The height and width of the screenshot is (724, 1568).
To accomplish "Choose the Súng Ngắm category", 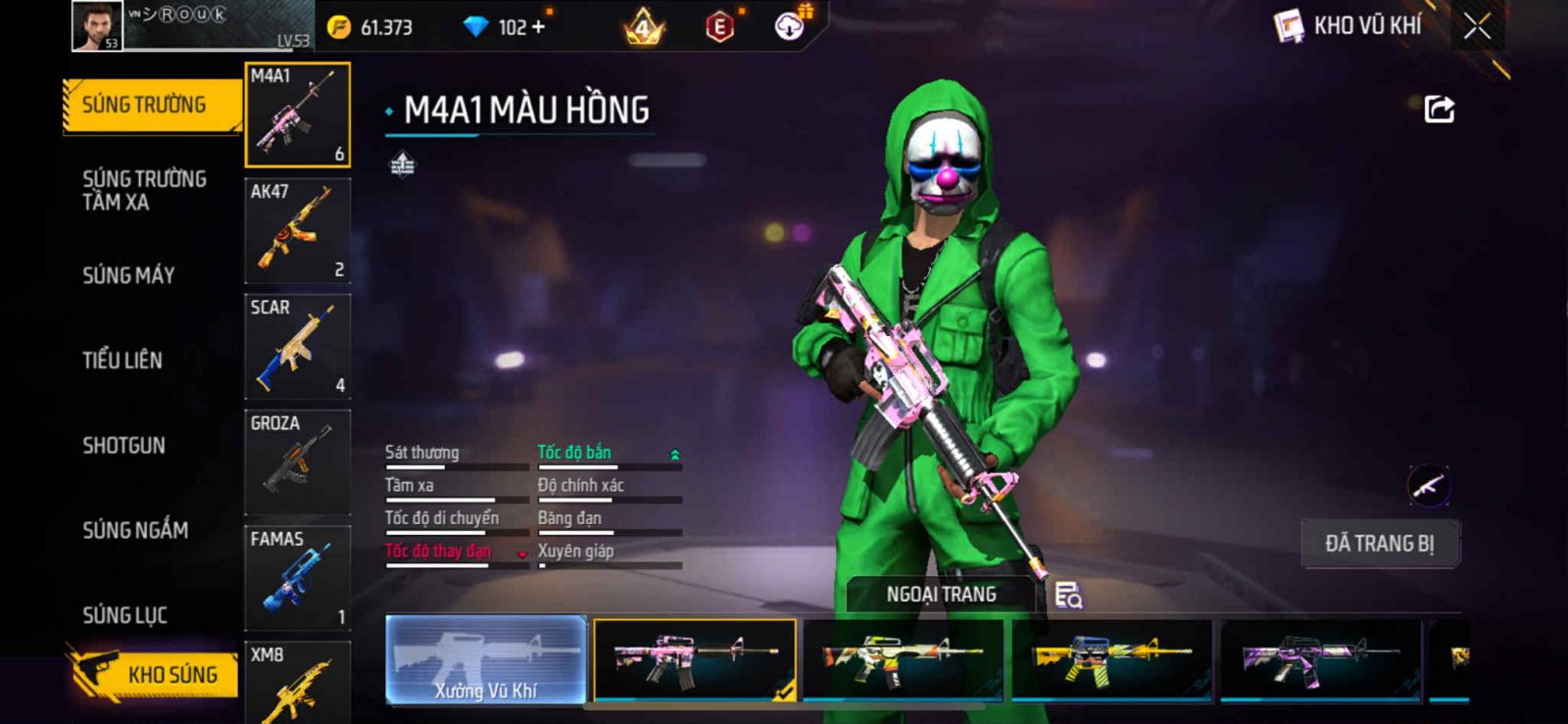I will tap(135, 530).
